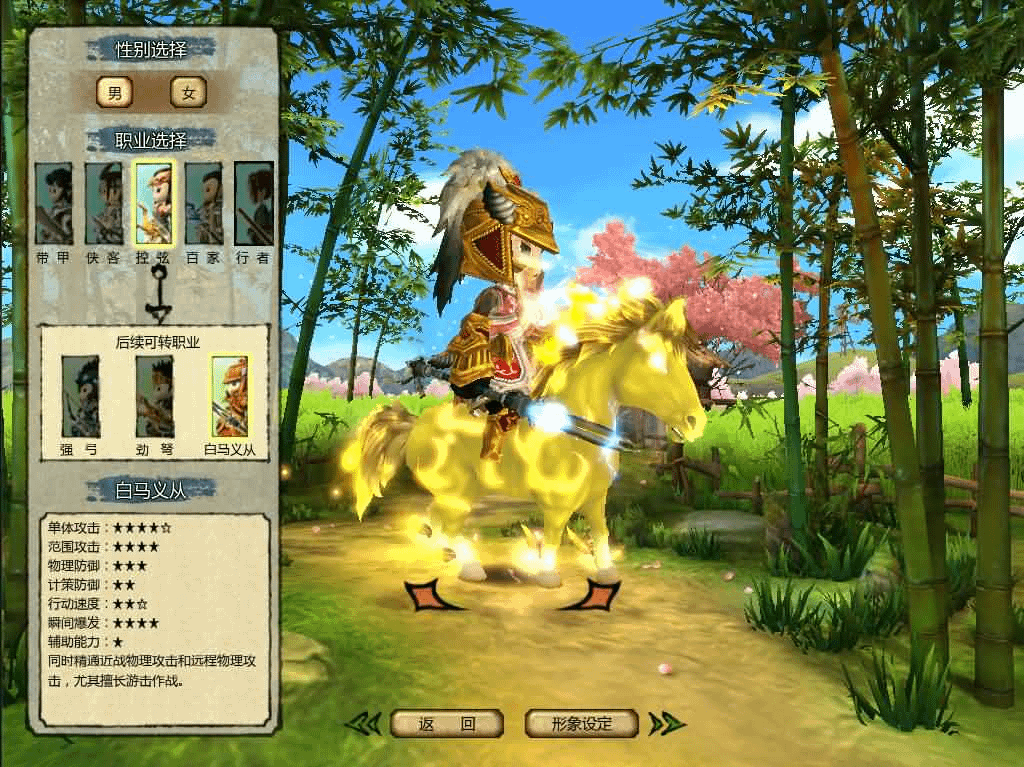The width and height of the screenshot is (1024, 767).
Task: Pick the 带甲 class portrait
Action: tap(54, 204)
